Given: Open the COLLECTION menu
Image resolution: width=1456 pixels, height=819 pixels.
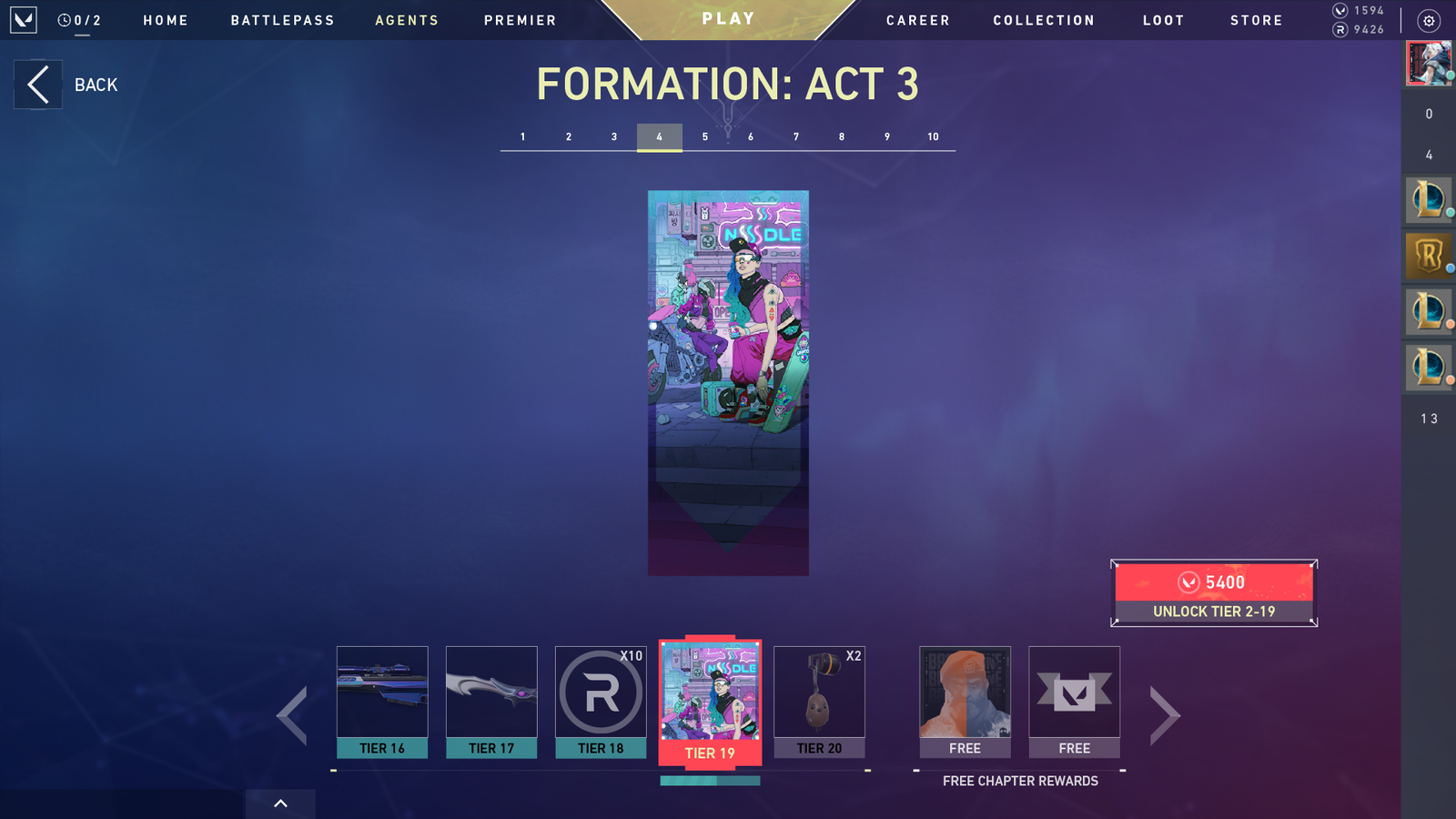Looking at the screenshot, I should coord(1043,19).
